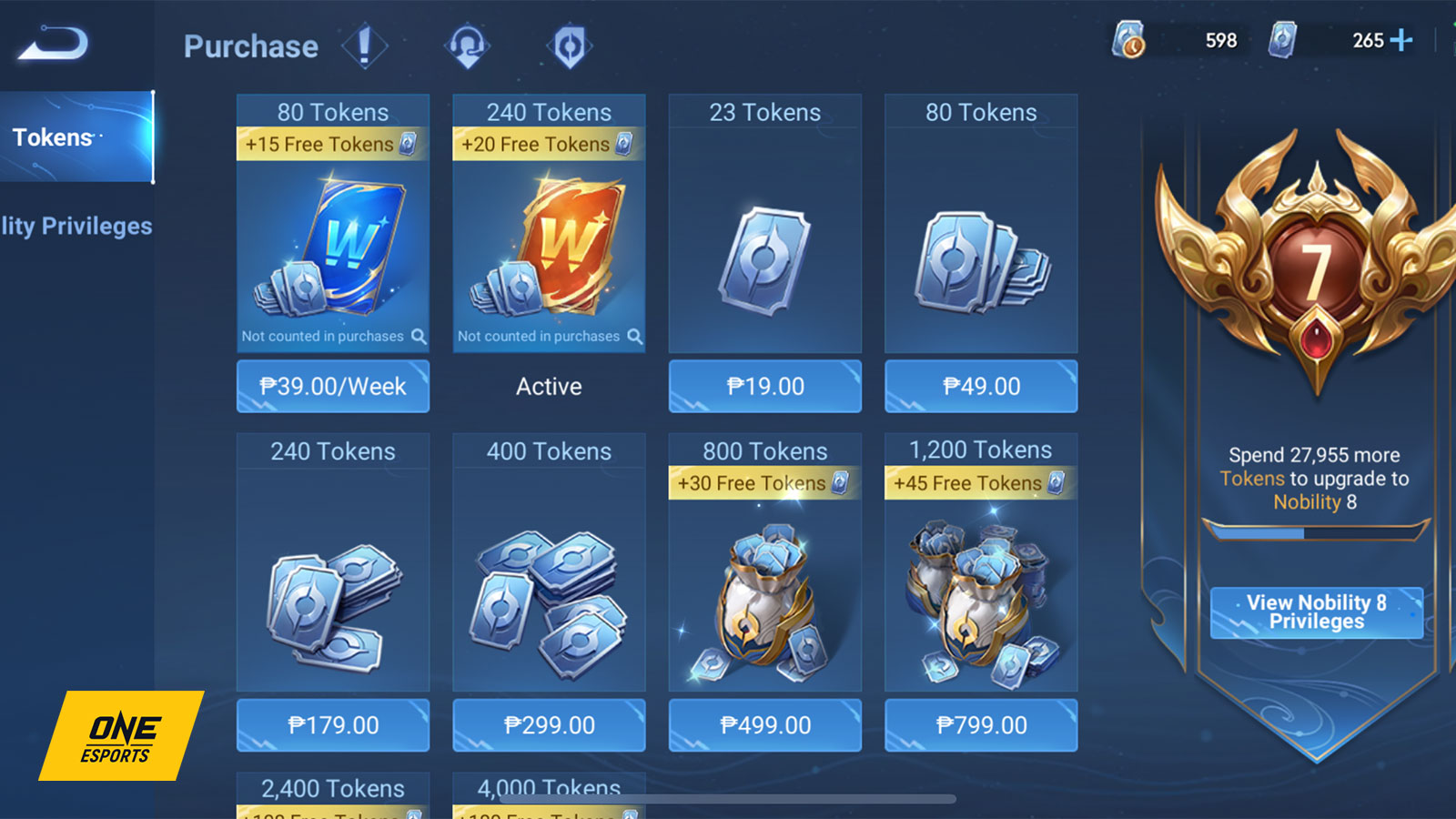Contact customer support via headset icon

click(466, 45)
